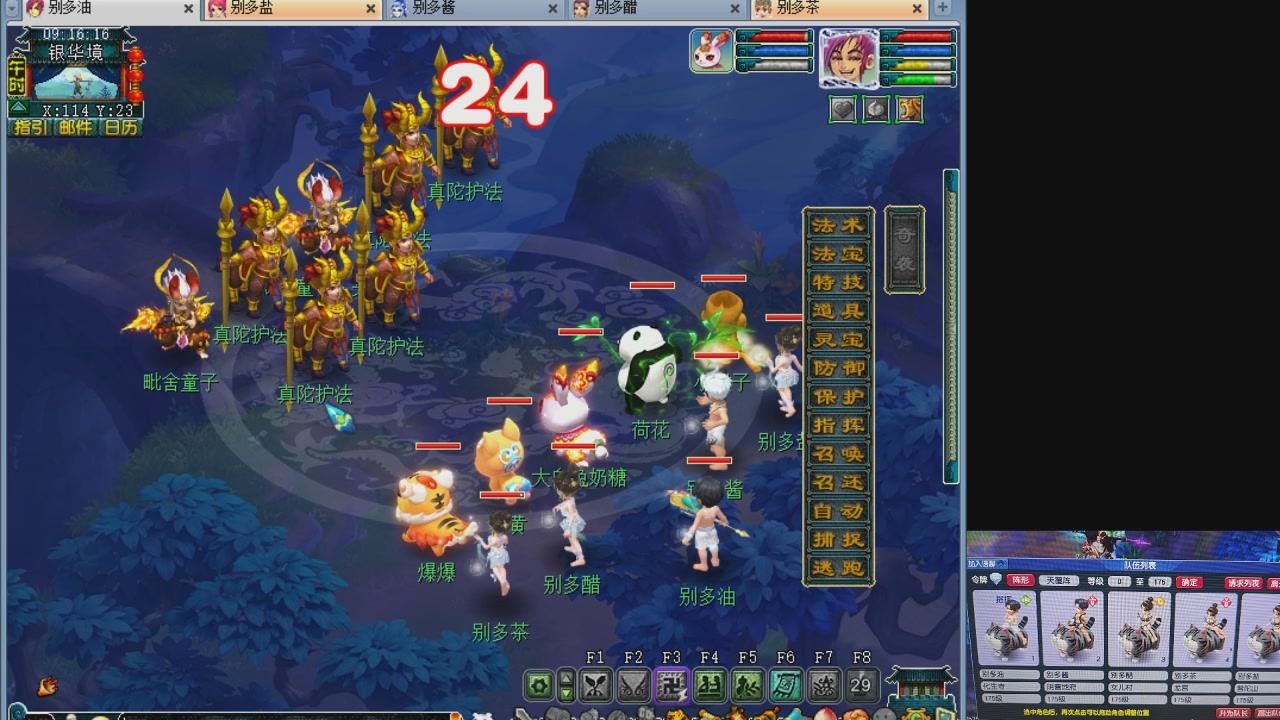Viewport: 1280px width, 720px height.
Task: Click the F6 teal scroll skill icon
Action: [x=784, y=685]
